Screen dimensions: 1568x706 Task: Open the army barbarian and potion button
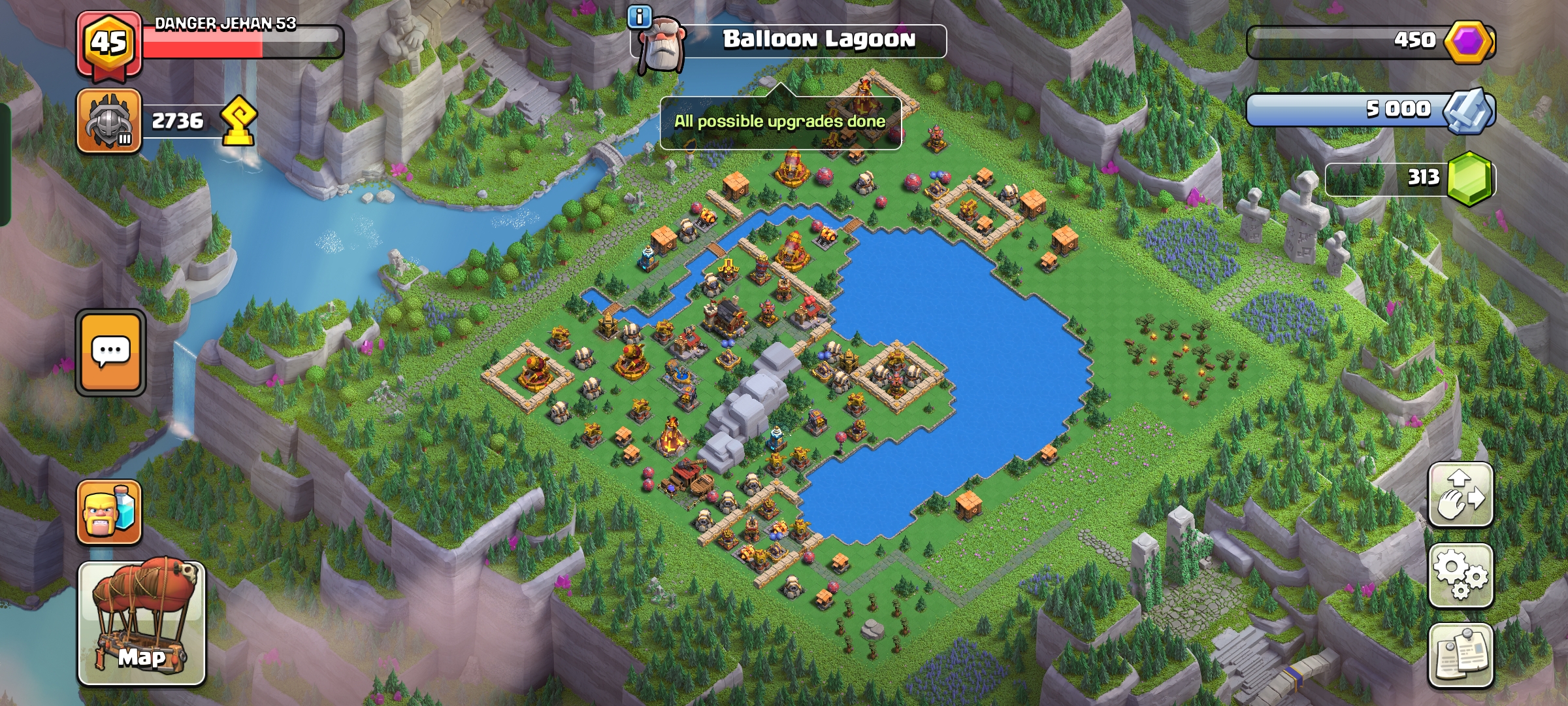click(109, 513)
